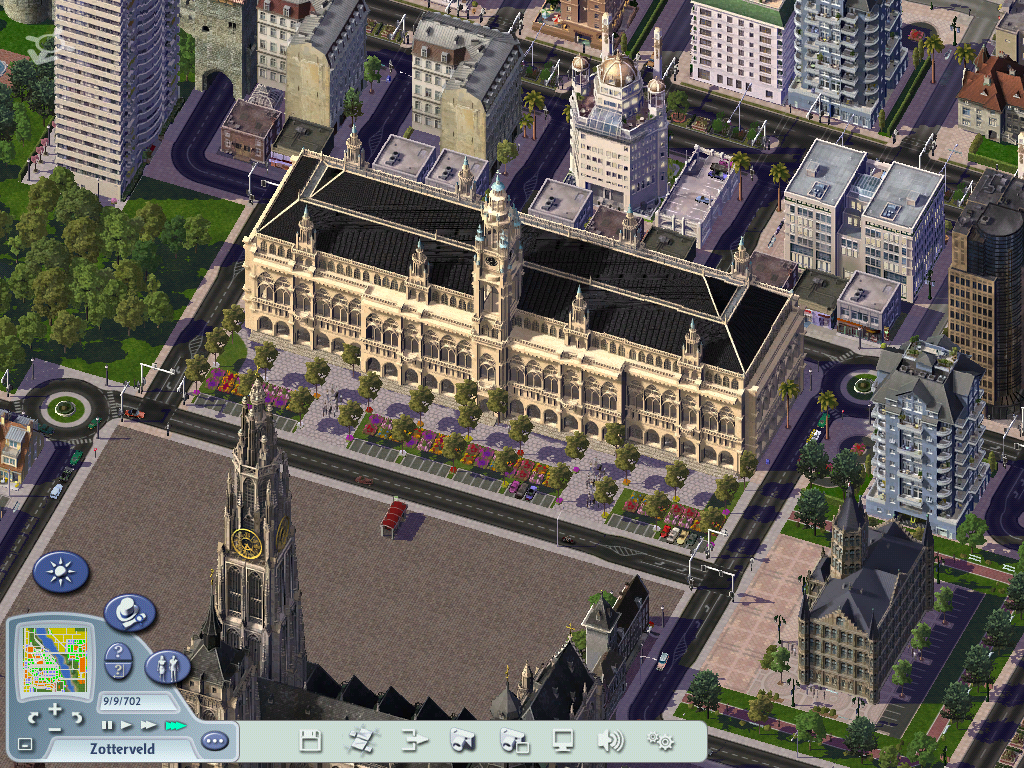Switch to Mayor mode top hat button
The image size is (1024, 768).
click(x=130, y=612)
